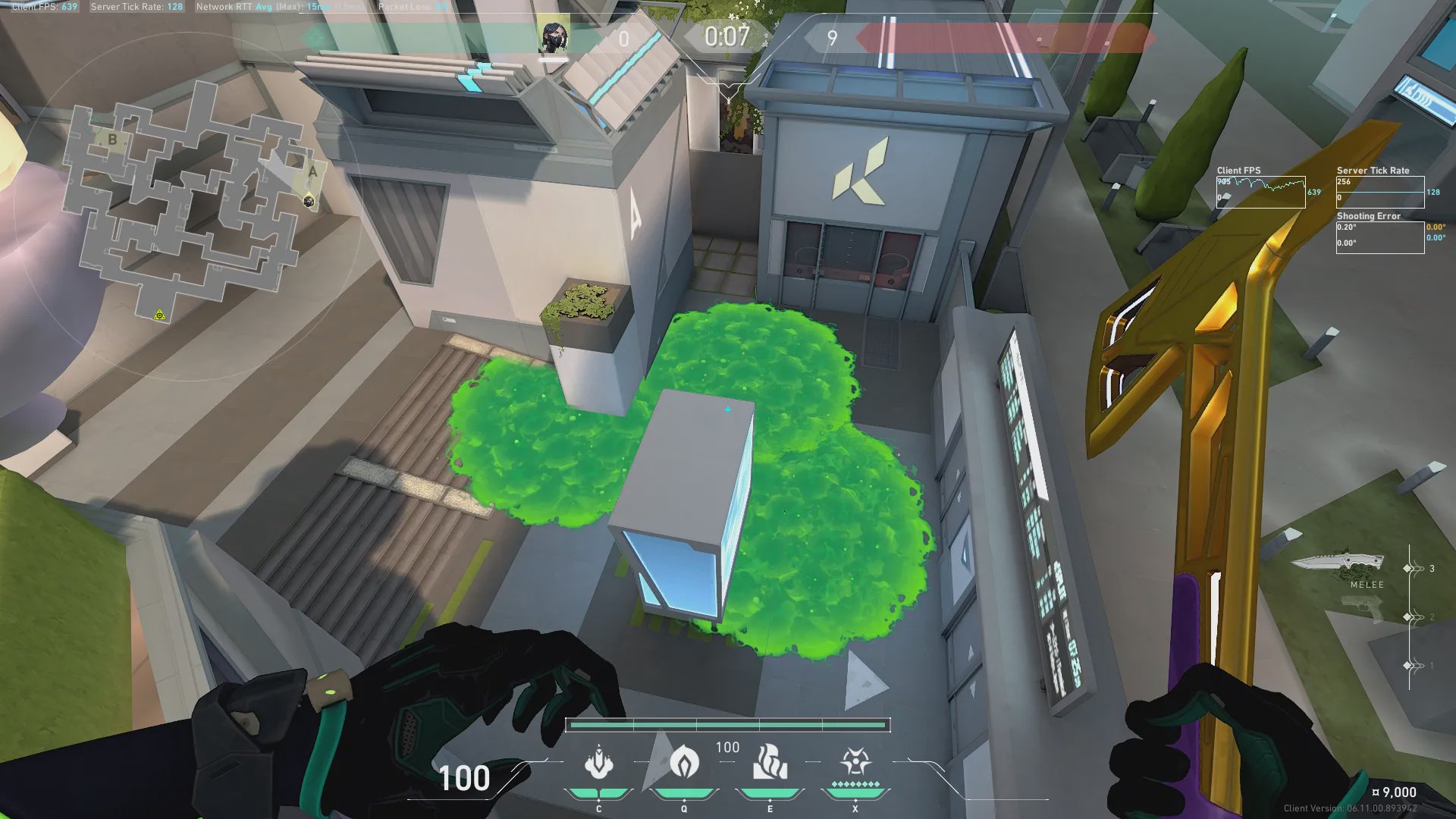Select the Snake Bite ability icon
Screen dimensions: 1456x819
pyautogui.click(x=599, y=762)
